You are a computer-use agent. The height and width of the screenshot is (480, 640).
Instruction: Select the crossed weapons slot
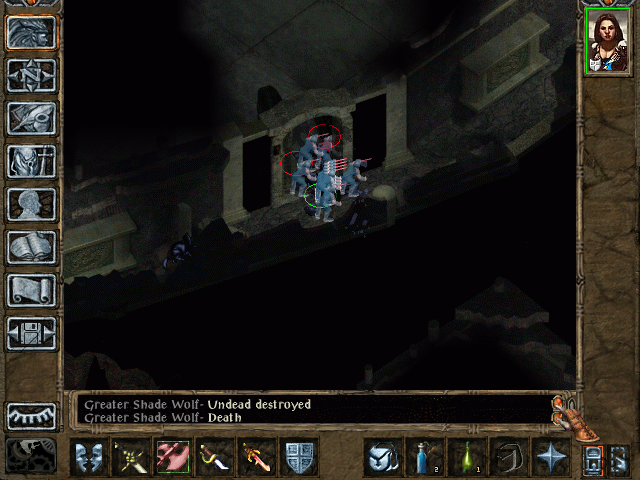click(131, 458)
